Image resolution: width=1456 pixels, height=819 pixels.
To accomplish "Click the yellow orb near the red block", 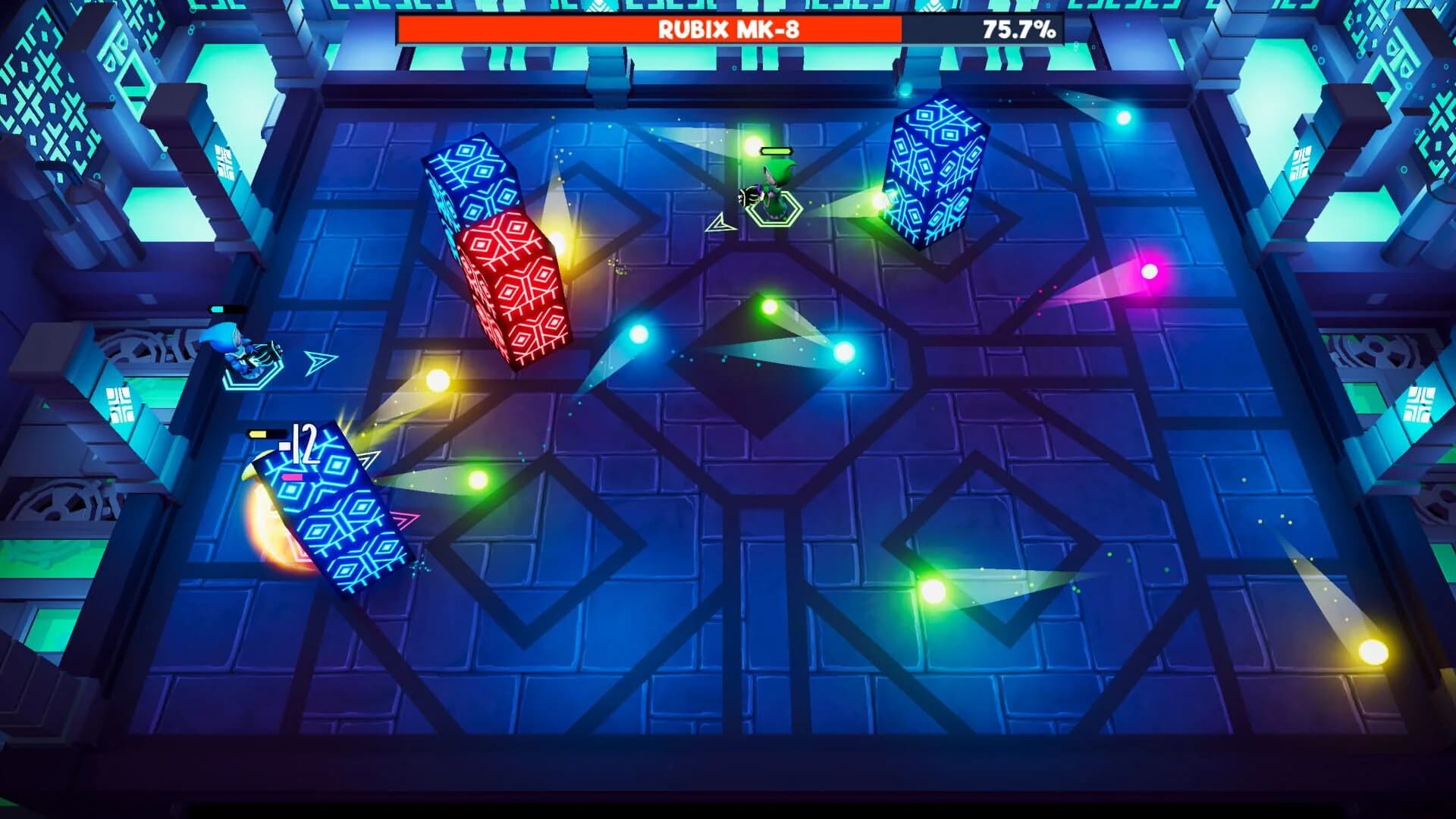I will pyautogui.click(x=438, y=379).
